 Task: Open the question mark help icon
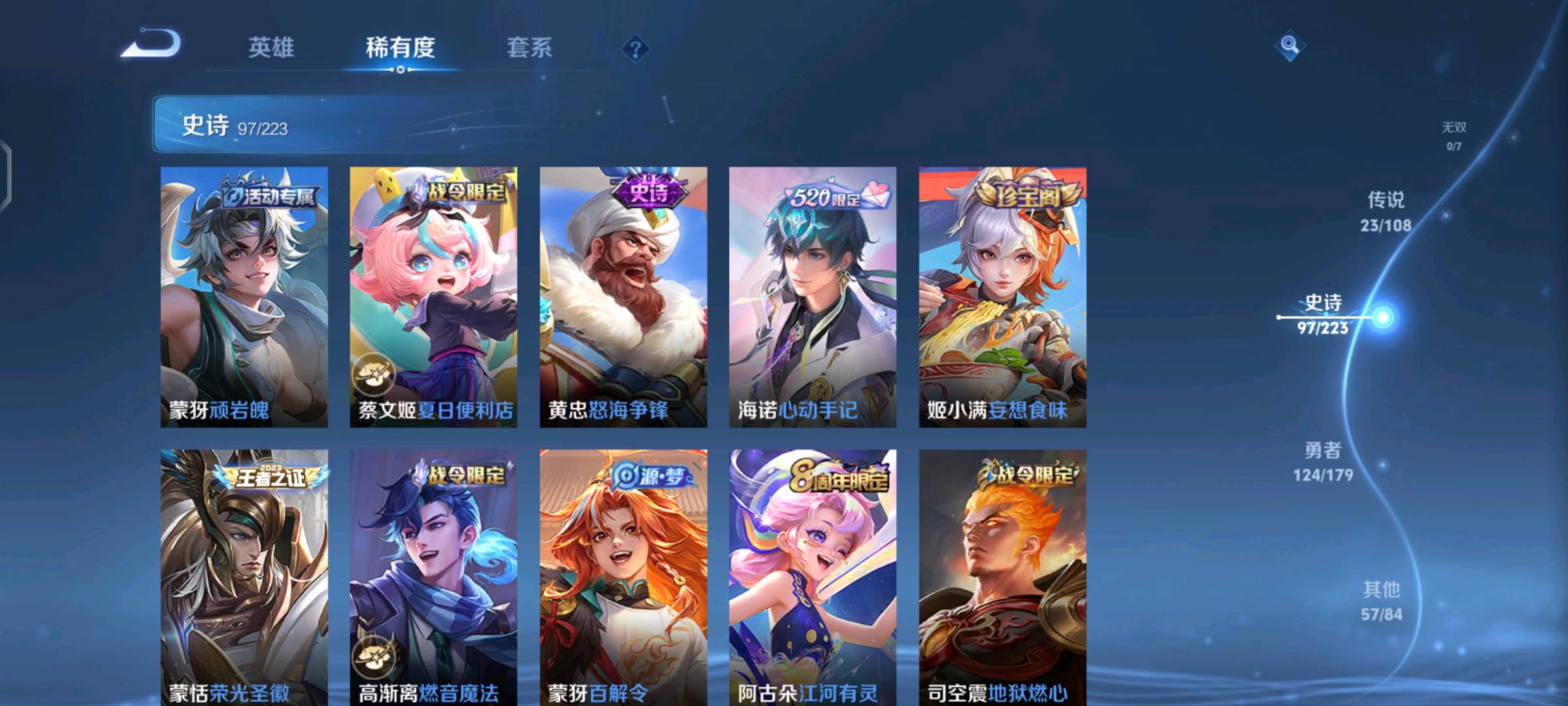click(x=635, y=49)
